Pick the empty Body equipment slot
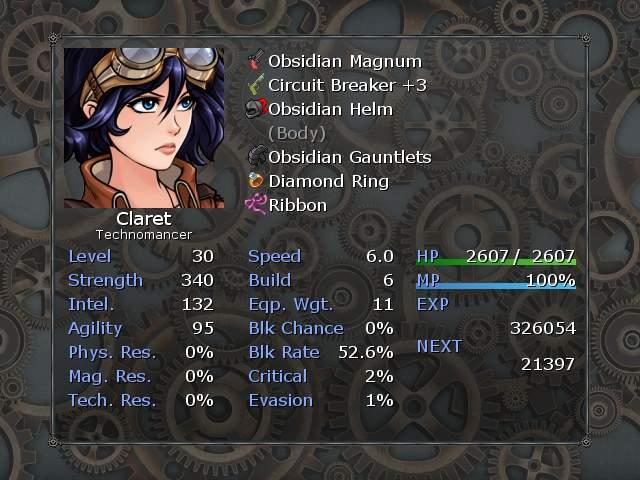The height and width of the screenshot is (480, 640). pyautogui.click(x=297, y=133)
